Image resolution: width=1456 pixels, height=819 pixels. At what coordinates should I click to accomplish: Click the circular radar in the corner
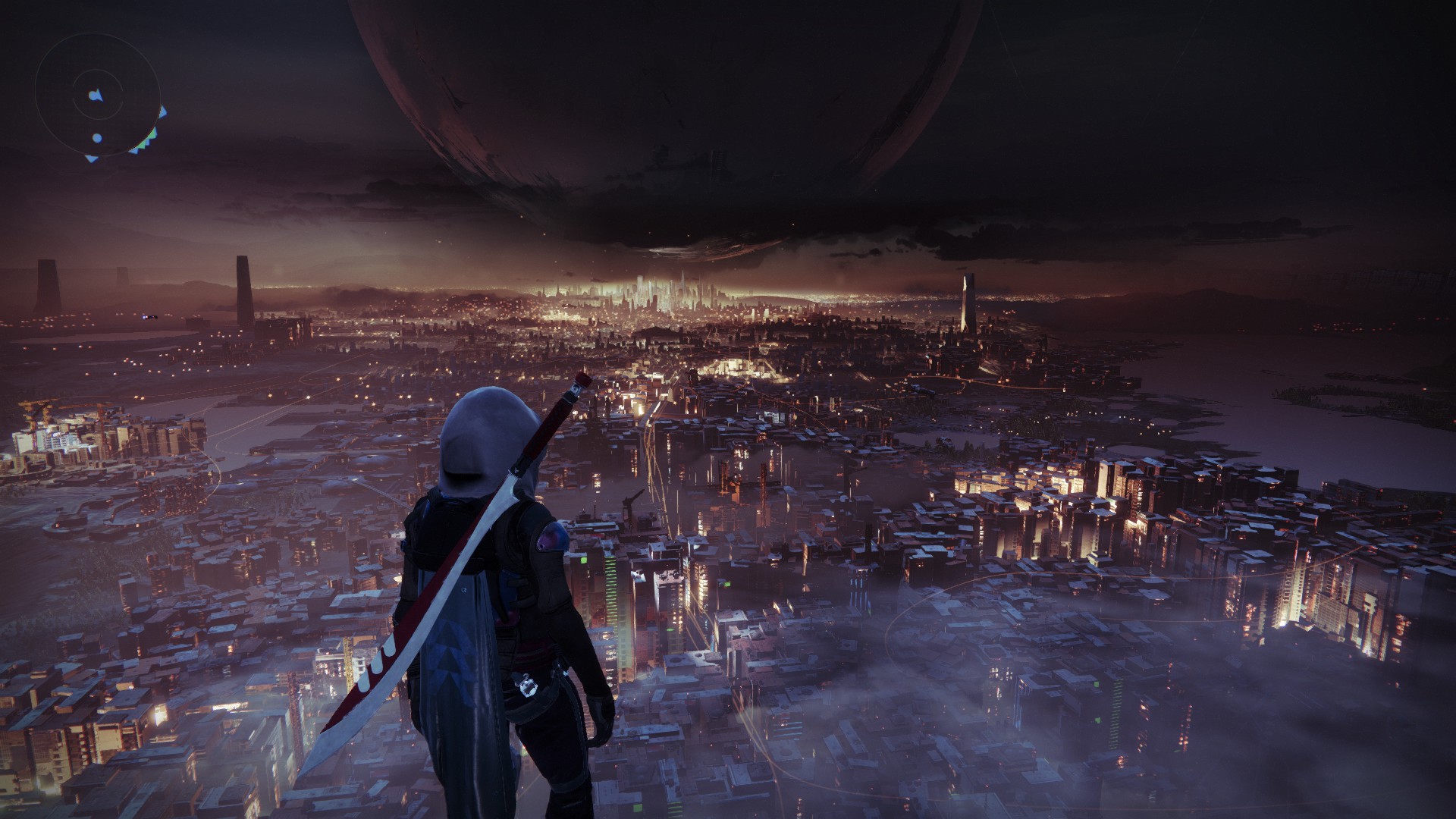pyautogui.click(x=98, y=96)
